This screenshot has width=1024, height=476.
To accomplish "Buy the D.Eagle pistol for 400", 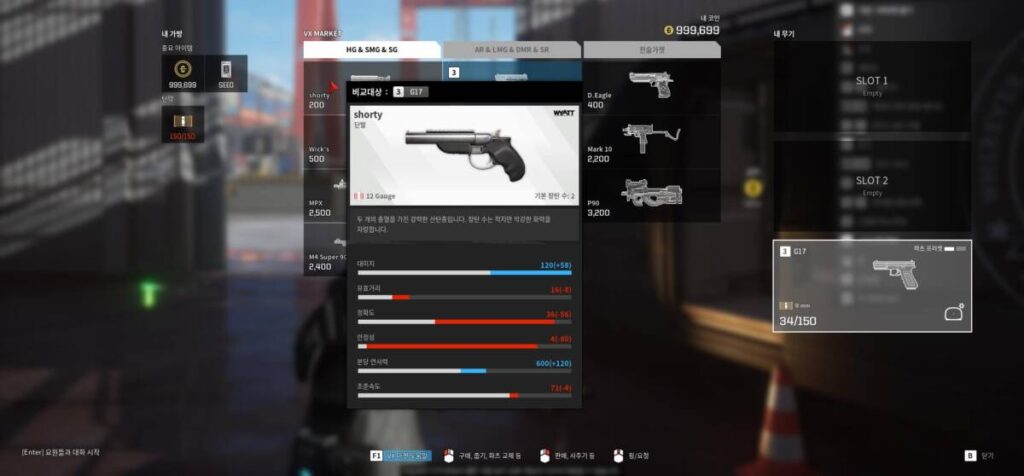I will click(650, 88).
